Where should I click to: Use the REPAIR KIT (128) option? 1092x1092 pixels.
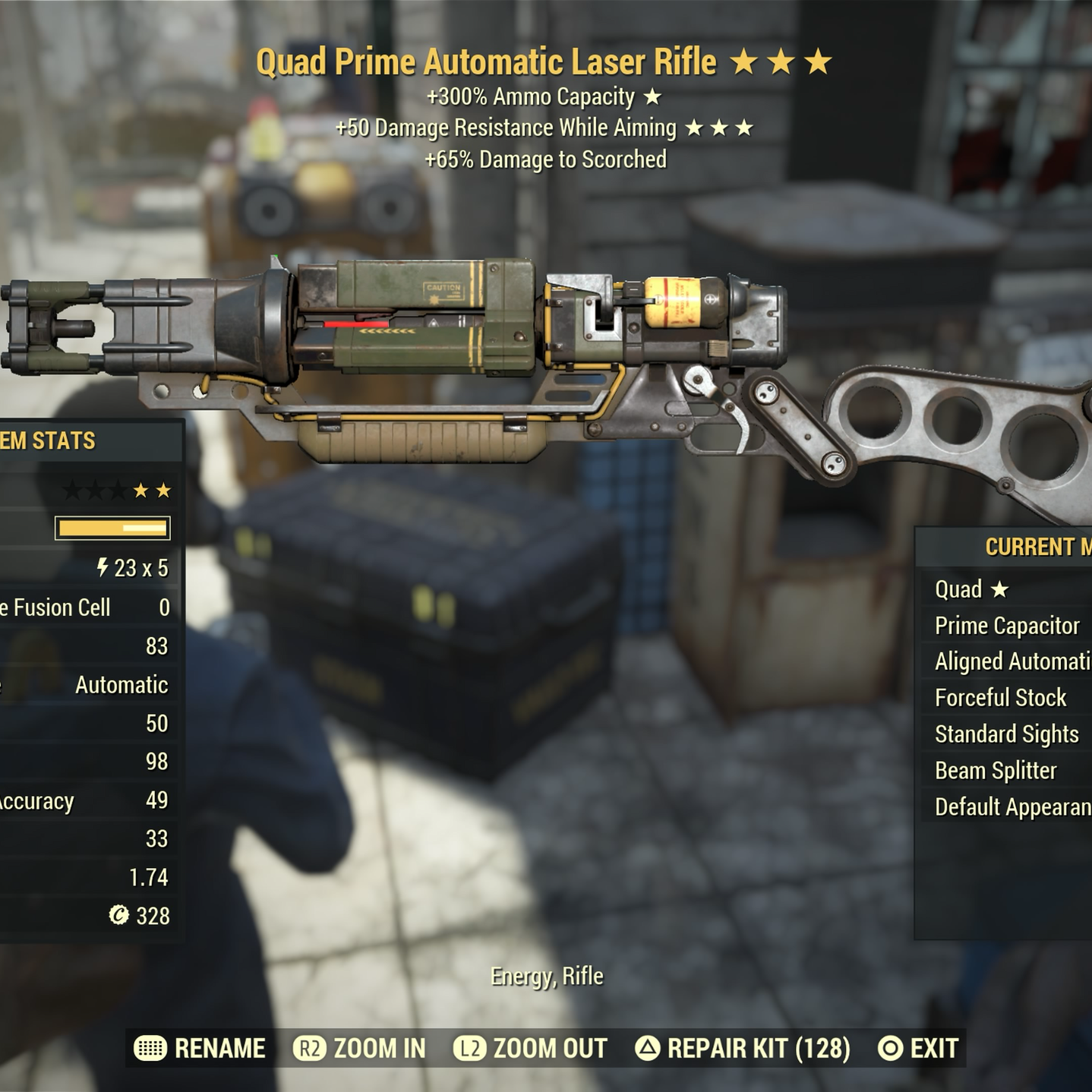[743, 1049]
